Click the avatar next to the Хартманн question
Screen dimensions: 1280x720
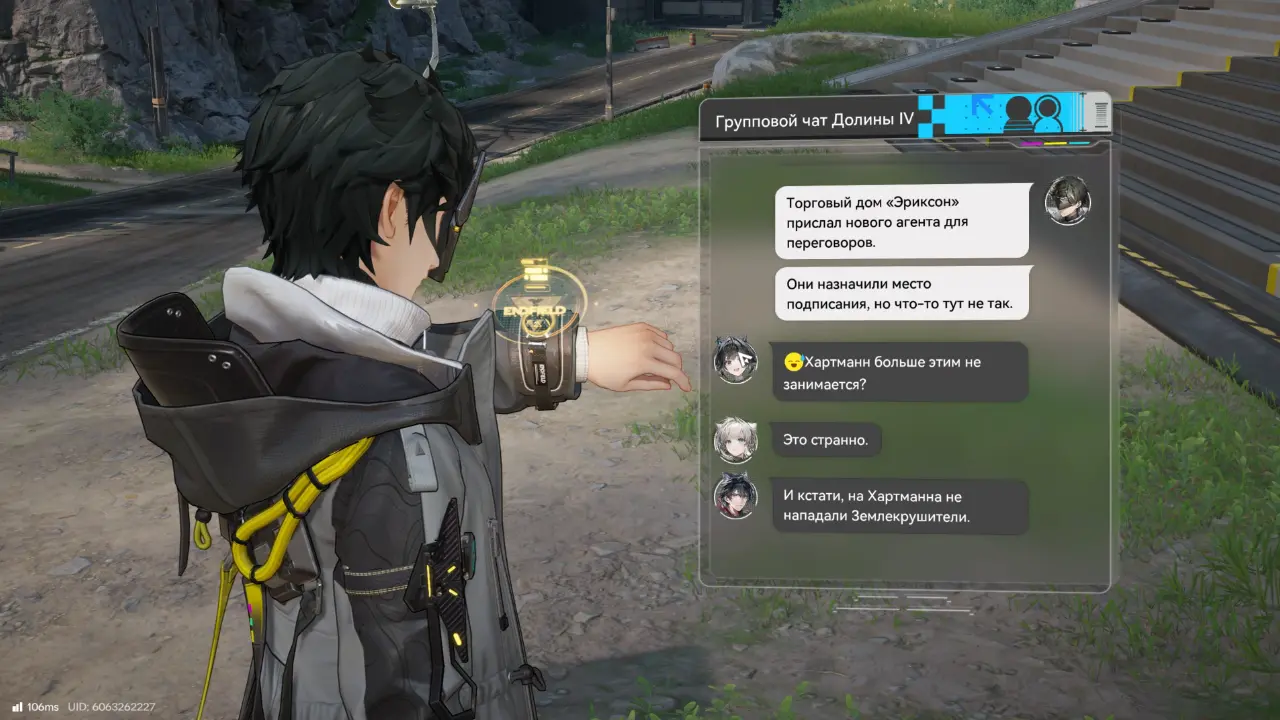(x=735, y=360)
